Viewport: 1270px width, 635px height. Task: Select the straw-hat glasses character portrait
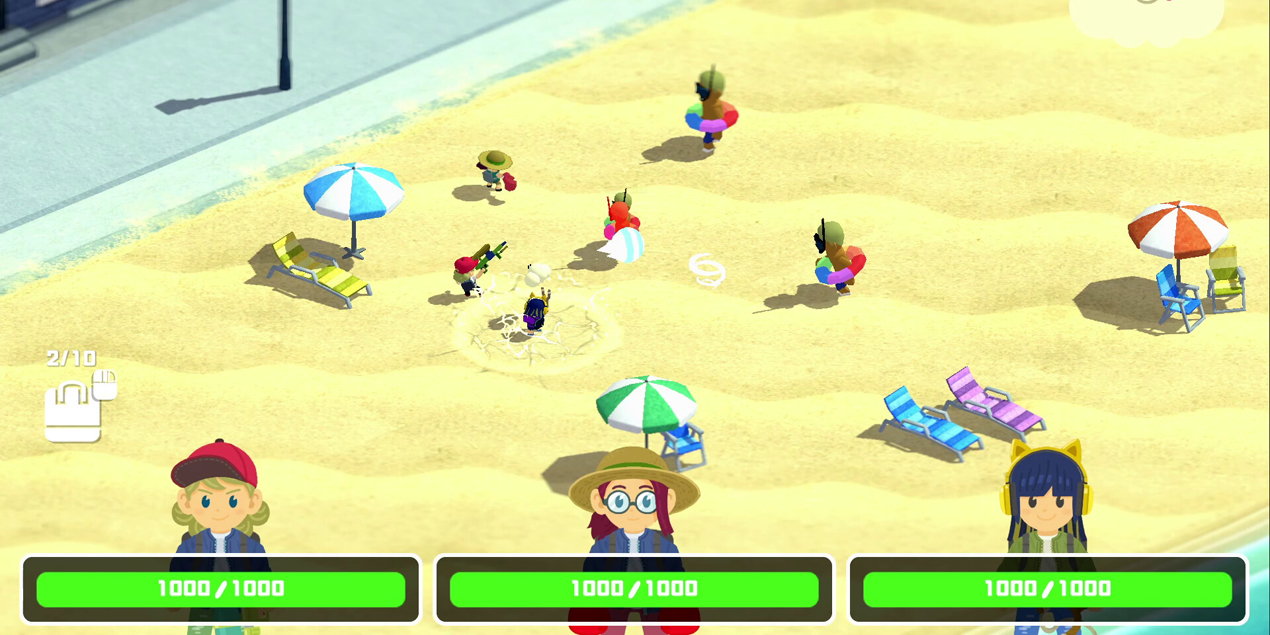633,500
